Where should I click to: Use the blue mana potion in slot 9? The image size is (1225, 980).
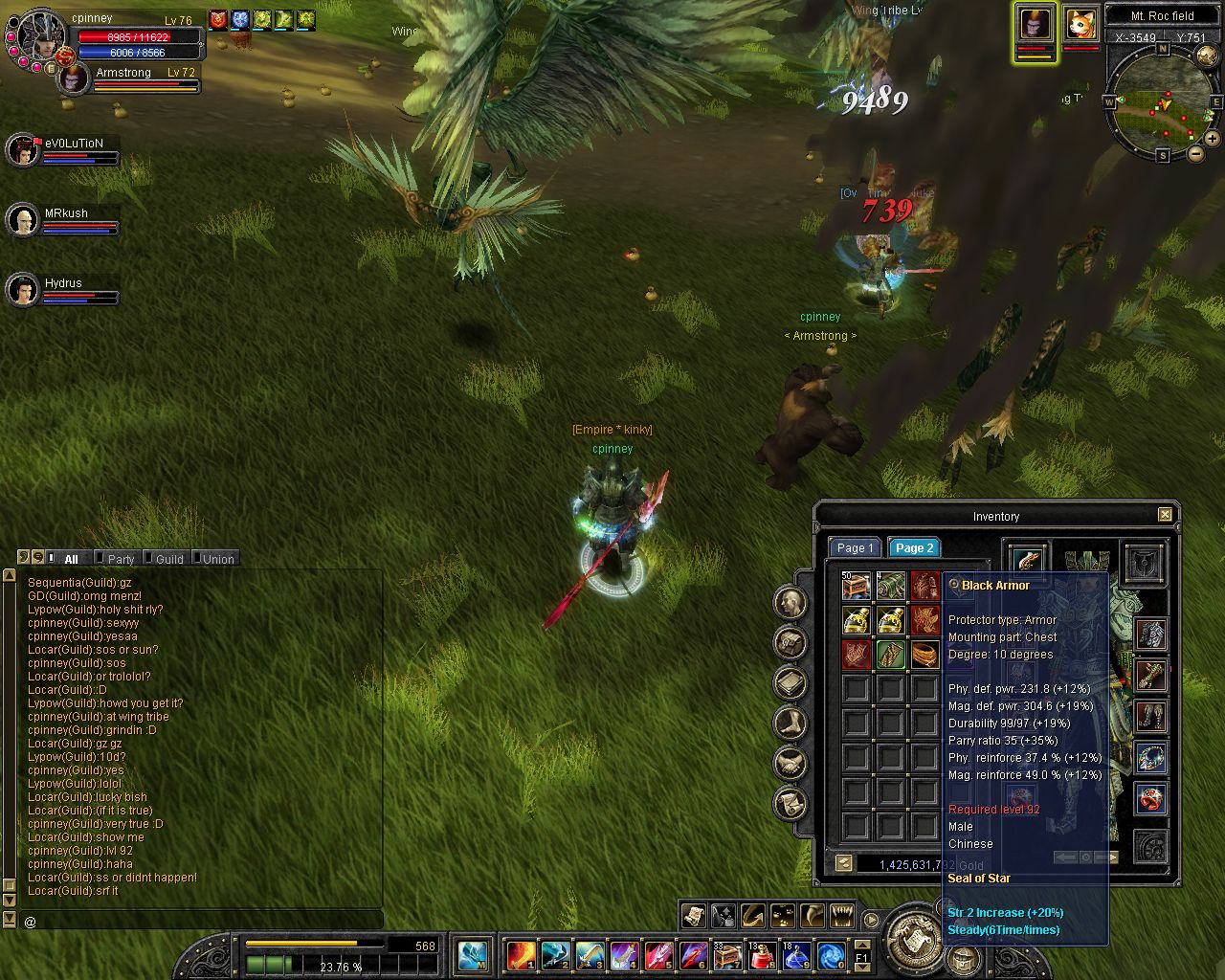796,955
